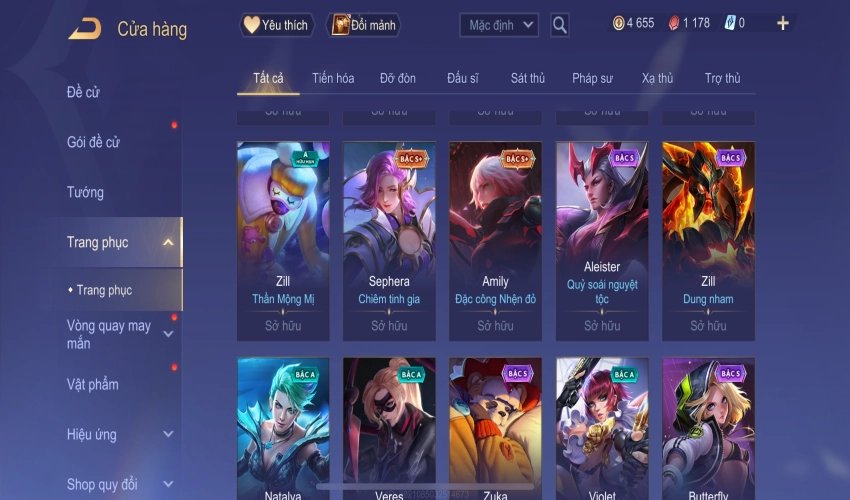Go back using the return arrow
Image resolution: width=850 pixels, height=500 pixels.
(84, 28)
